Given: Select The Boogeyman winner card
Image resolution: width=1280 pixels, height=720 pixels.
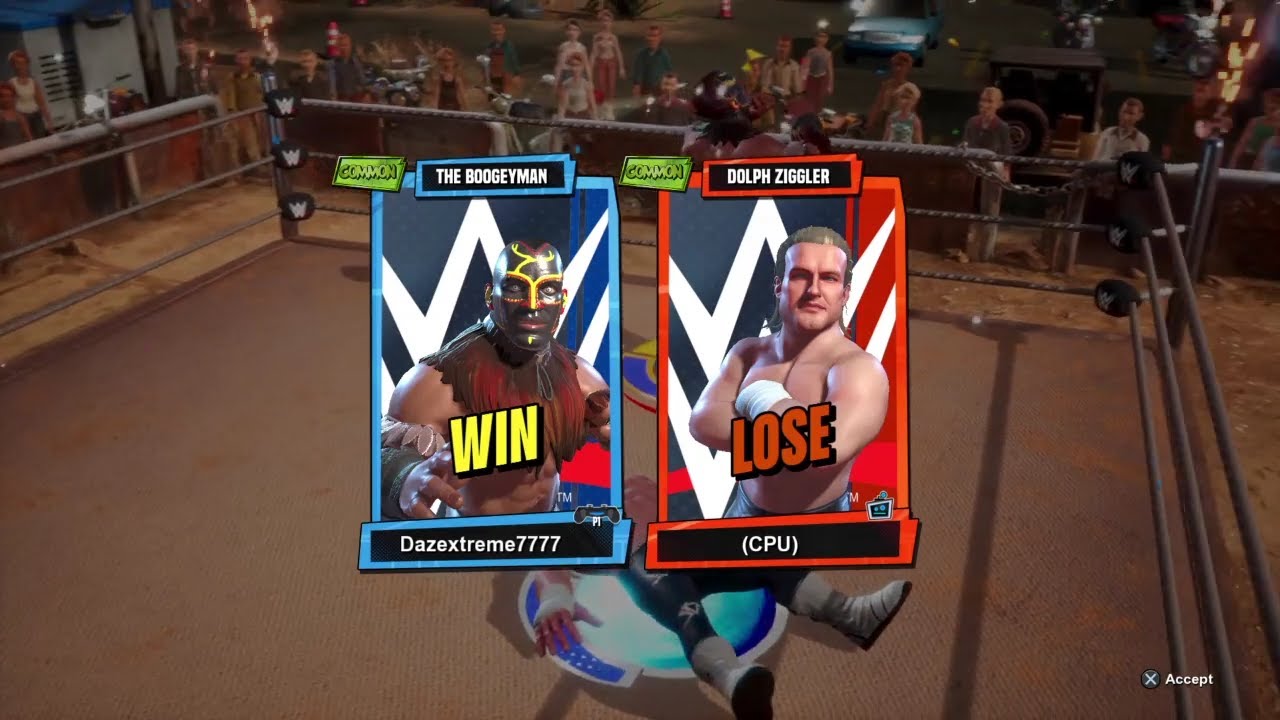Looking at the screenshot, I should click(495, 350).
